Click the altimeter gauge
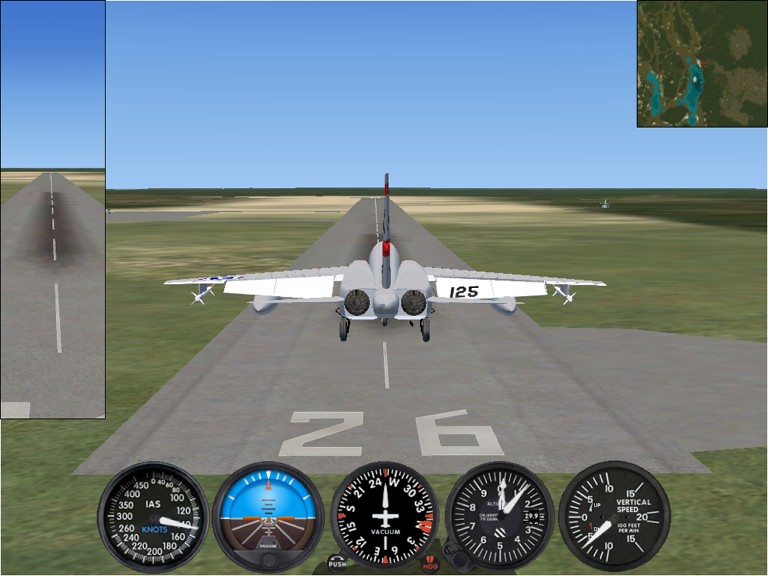 point(500,516)
